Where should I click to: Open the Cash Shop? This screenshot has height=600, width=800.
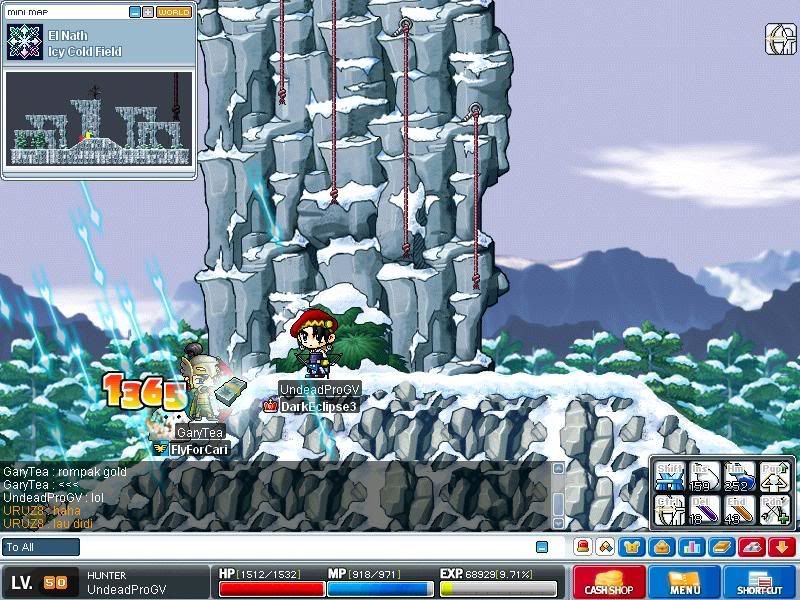click(608, 581)
